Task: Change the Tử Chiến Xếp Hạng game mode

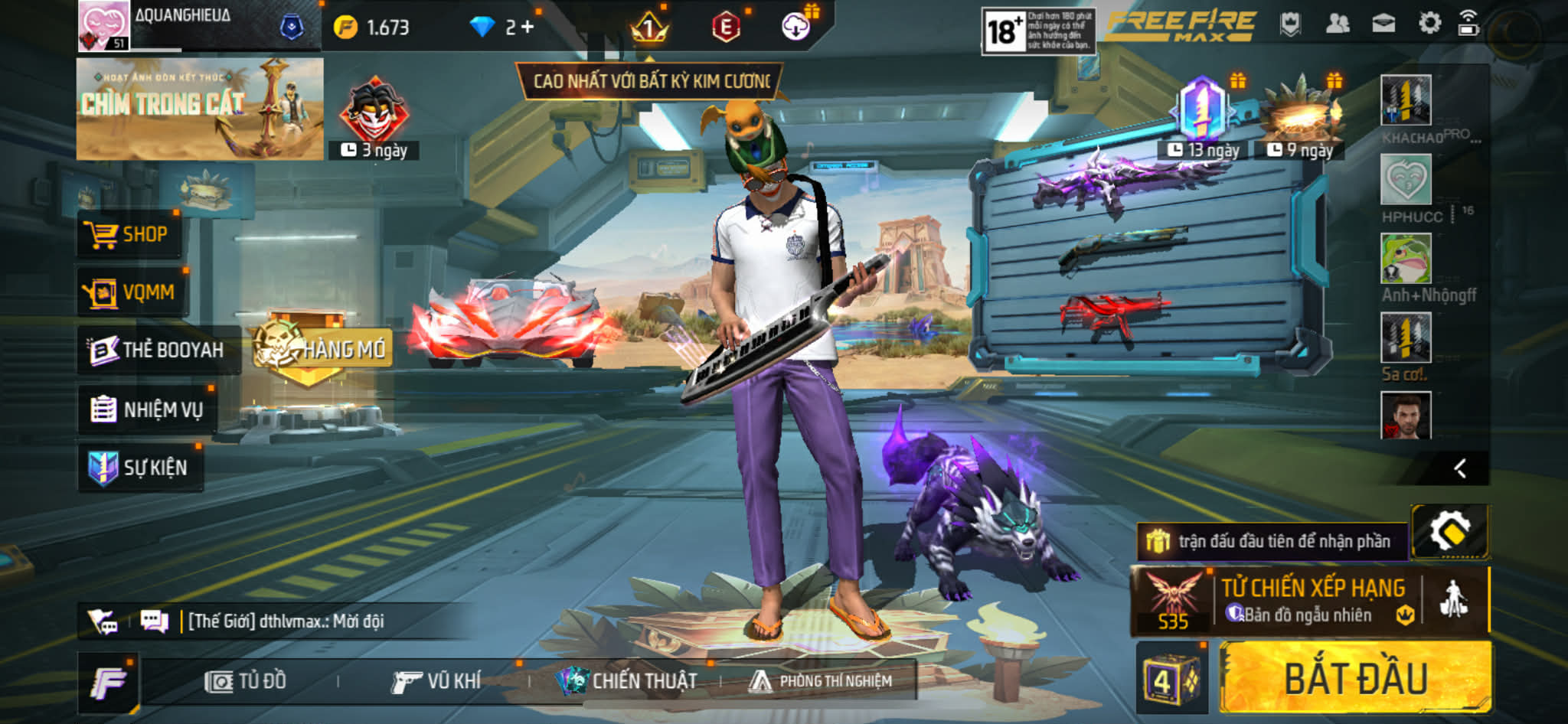Action: click(x=1312, y=601)
